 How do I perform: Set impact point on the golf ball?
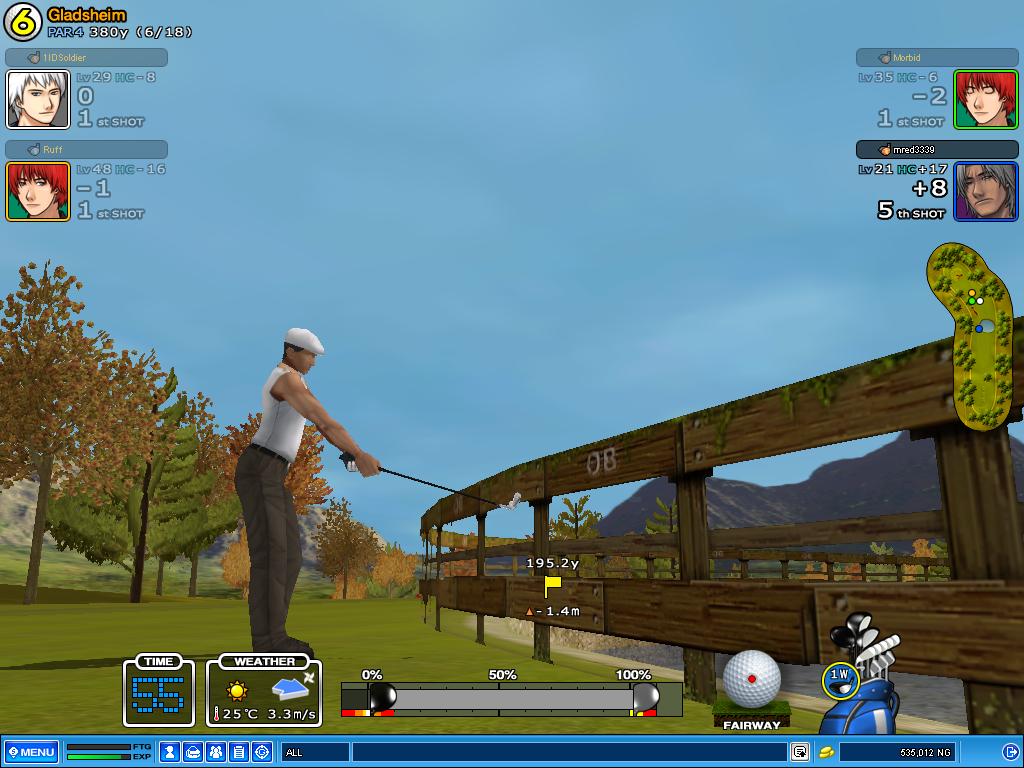pyautogui.click(x=751, y=679)
